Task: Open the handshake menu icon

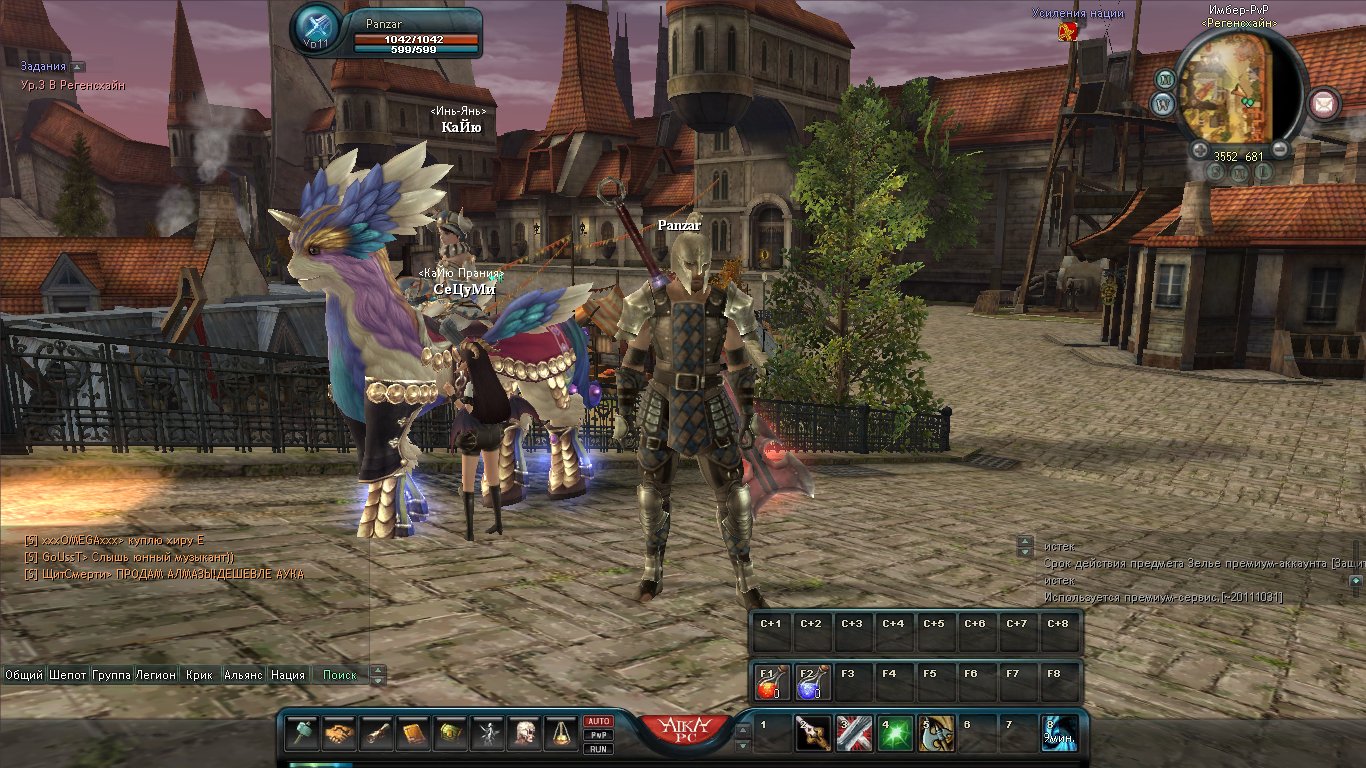Action: (340, 735)
